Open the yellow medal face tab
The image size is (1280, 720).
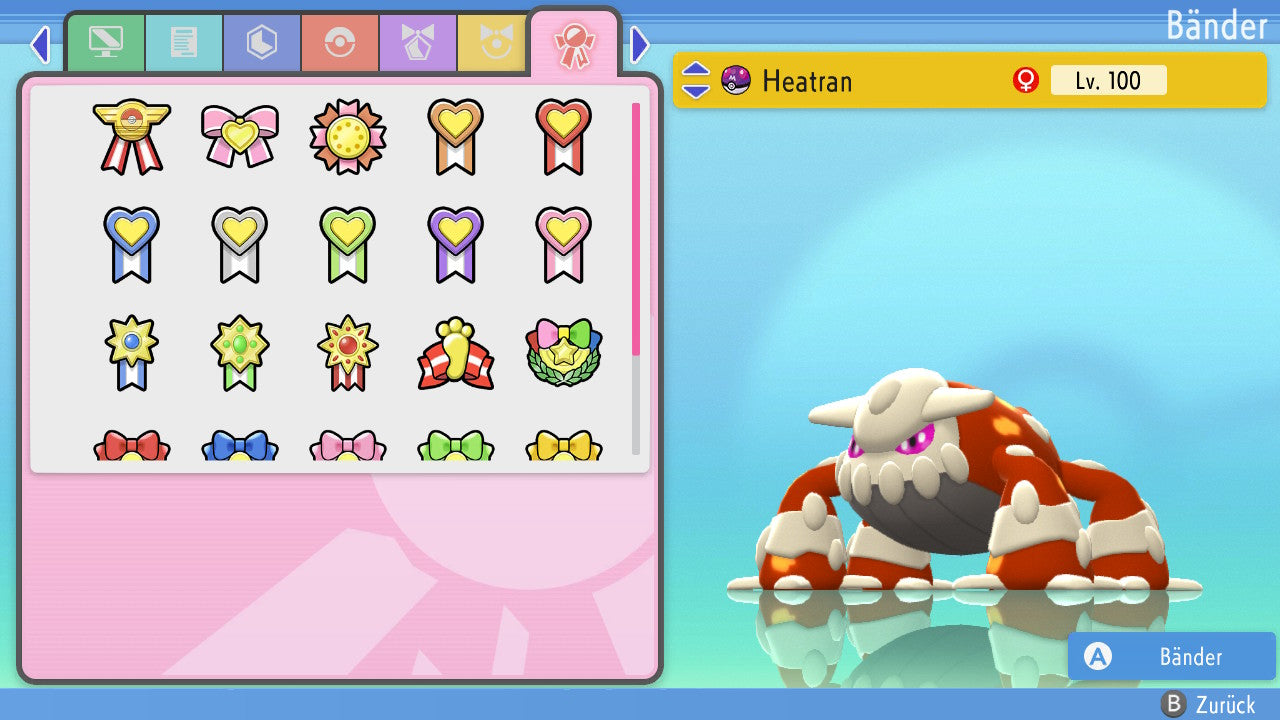point(492,43)
